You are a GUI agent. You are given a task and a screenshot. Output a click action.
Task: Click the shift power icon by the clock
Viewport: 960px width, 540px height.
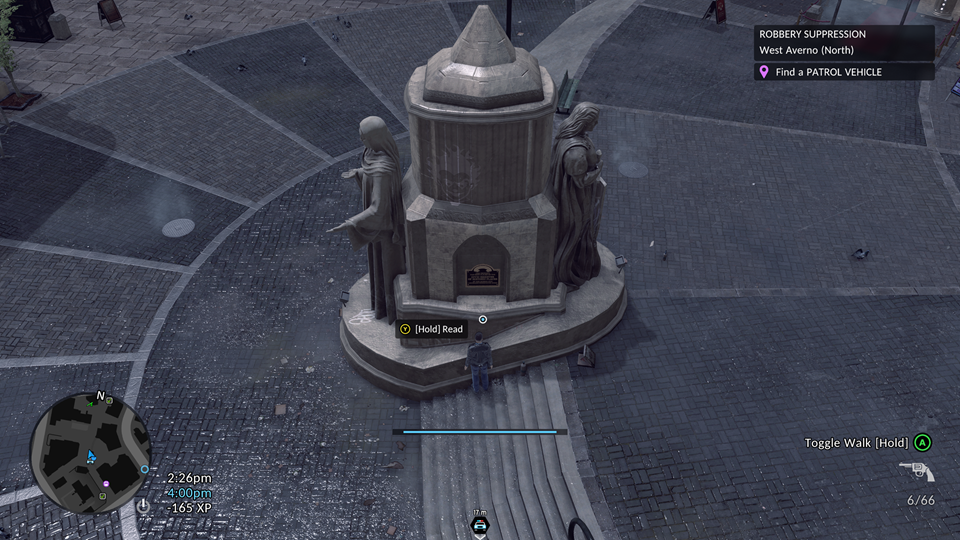point(144,506)
